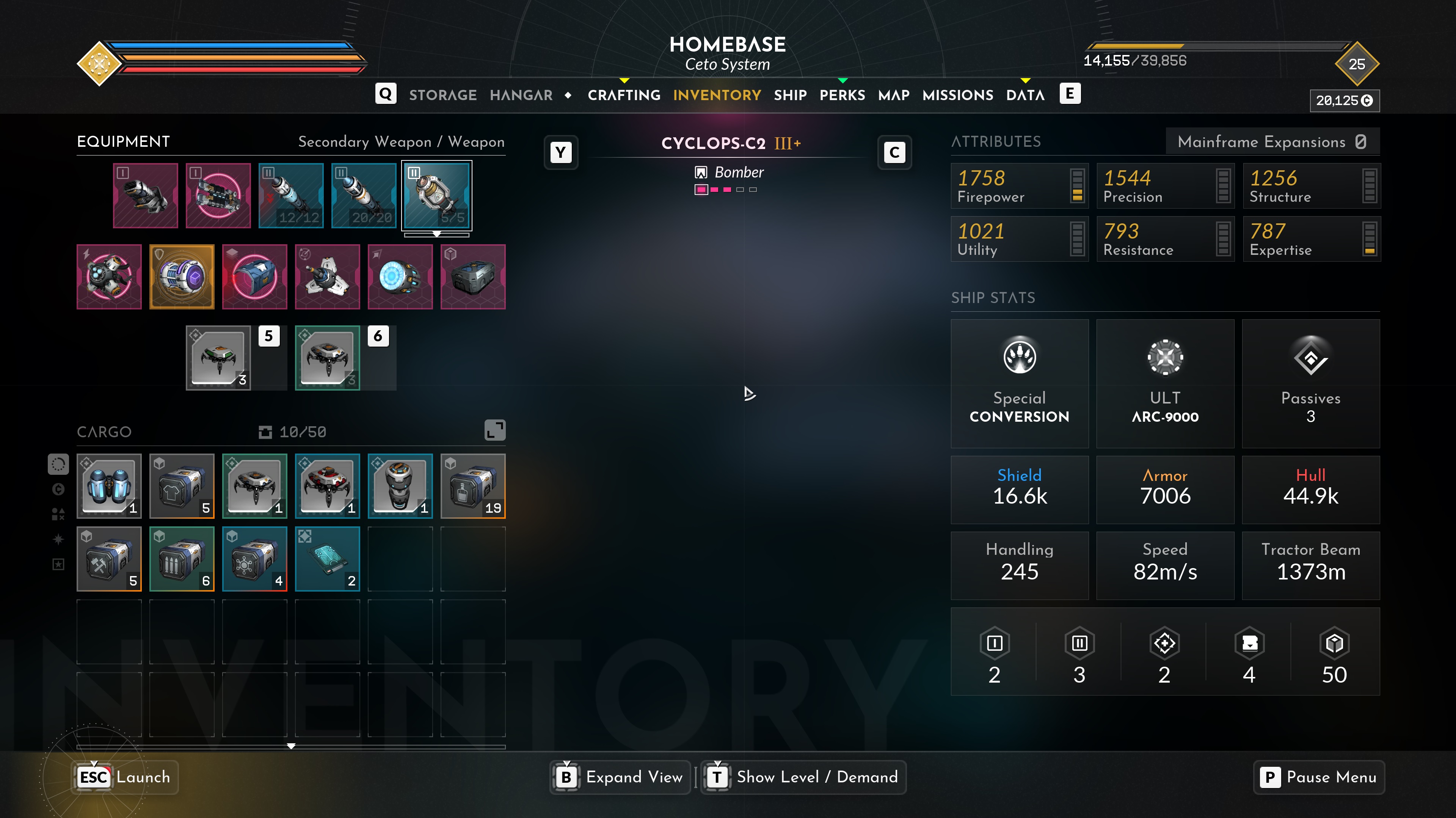The image size is (1456, 818).
Task: Open Mainframe Expansions panel
Action: 1272,141
